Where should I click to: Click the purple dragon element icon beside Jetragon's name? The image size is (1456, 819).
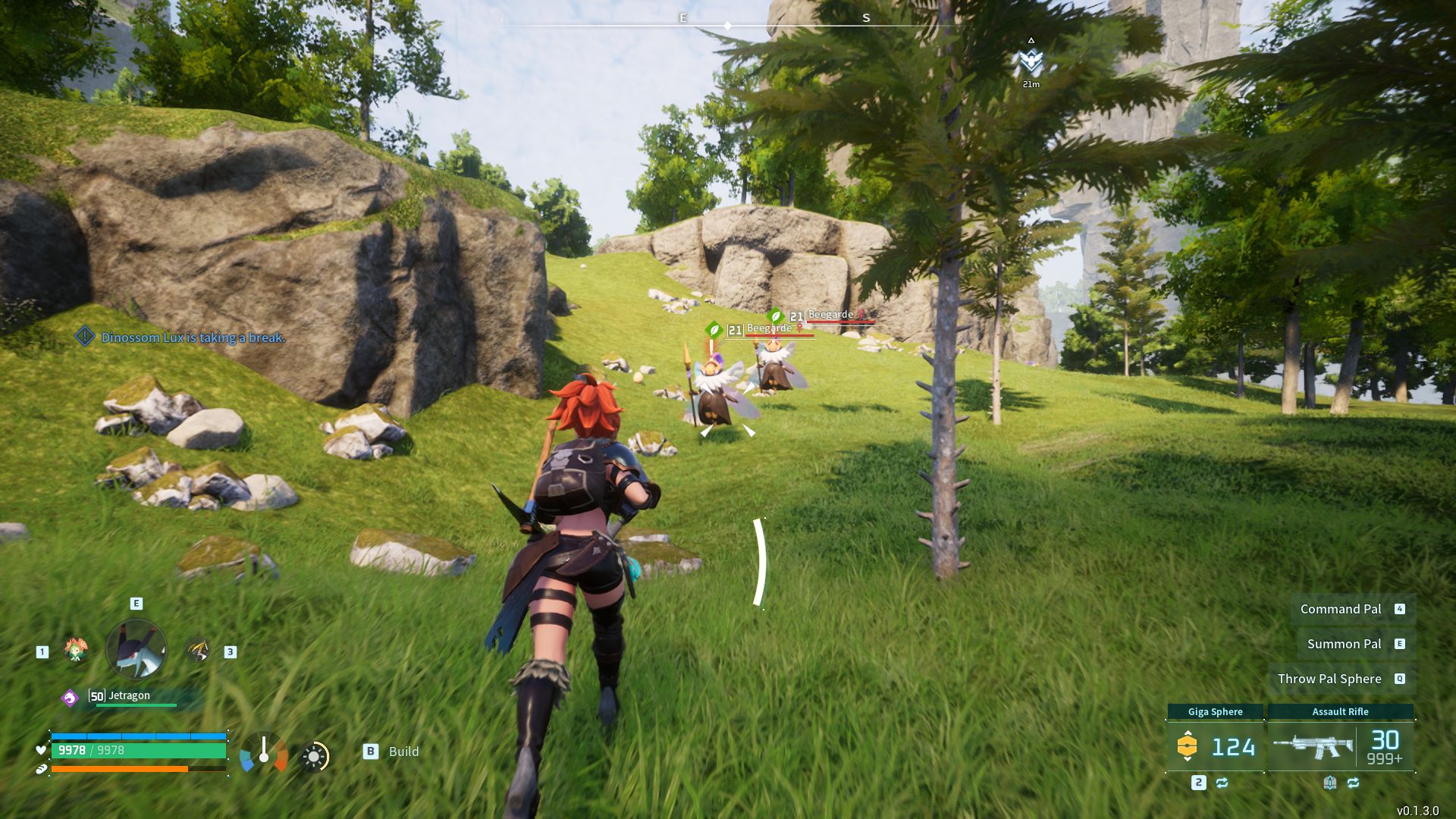click(70, 698)
